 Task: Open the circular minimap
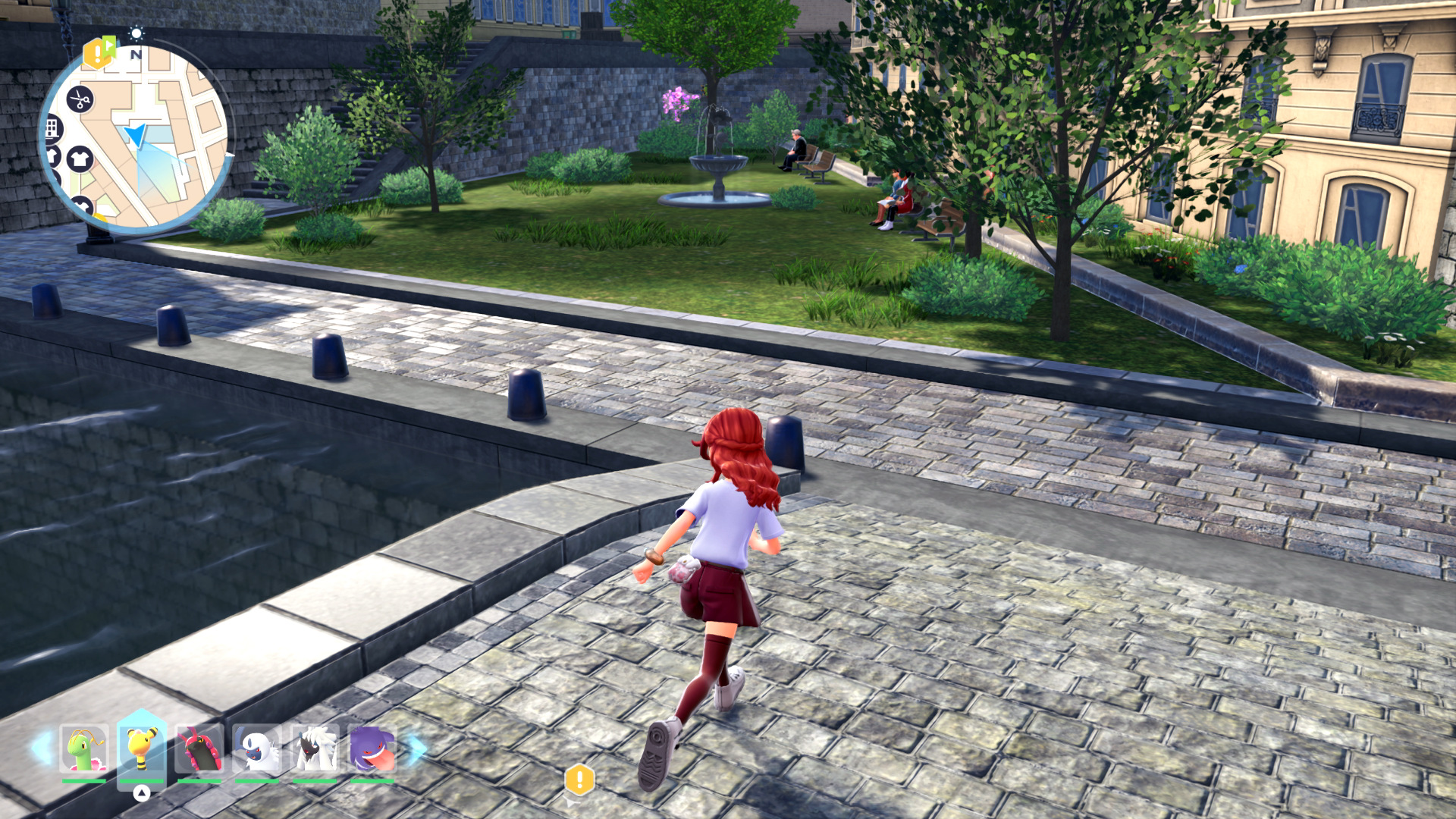point(135,136)
